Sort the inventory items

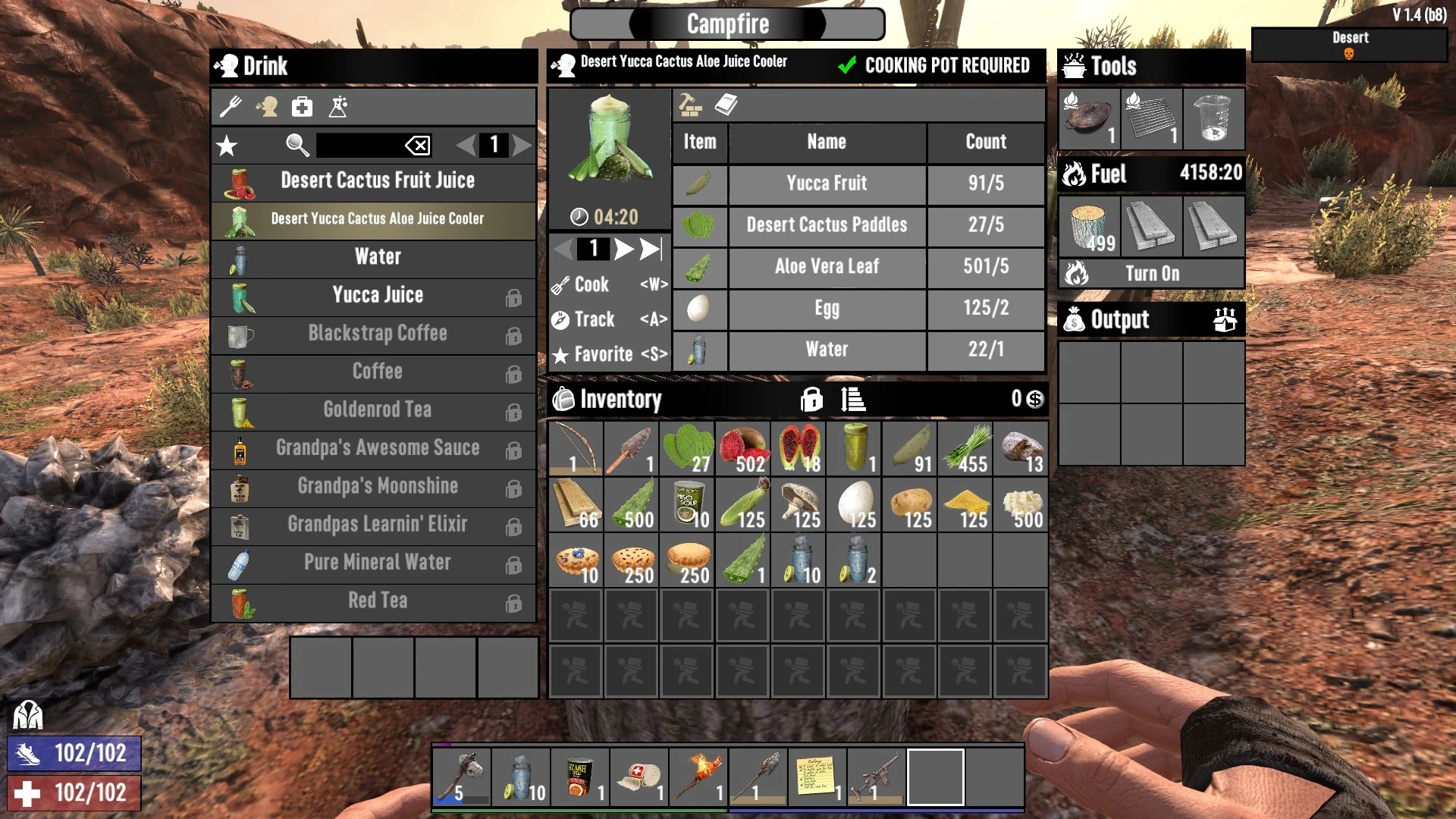click(x=853, y=399)
